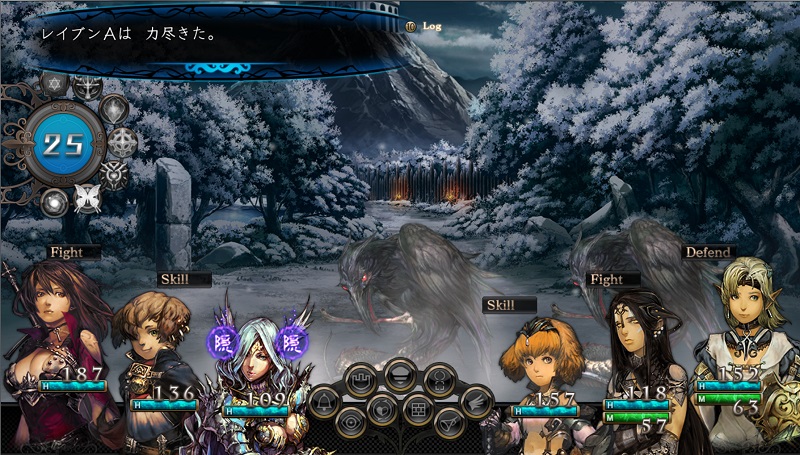Click the glowing orb gauge icon
800x455 pixels.
pos(54,201)
